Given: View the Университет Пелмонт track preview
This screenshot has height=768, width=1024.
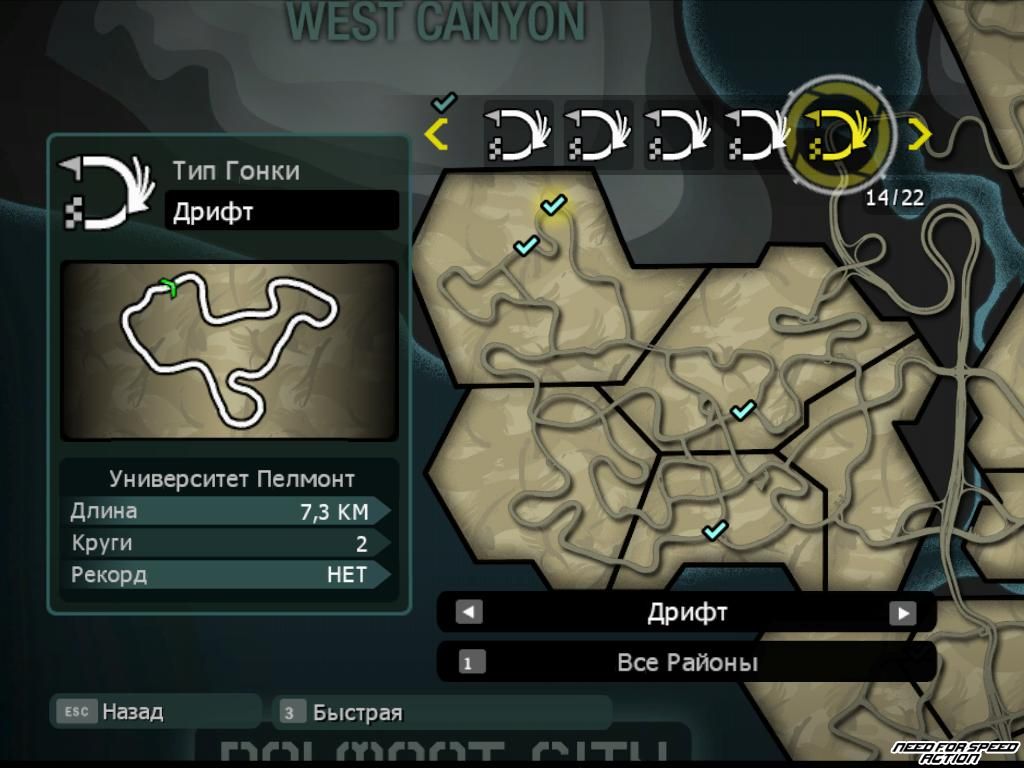Looking at the screenshot, I should coord(229,350).
